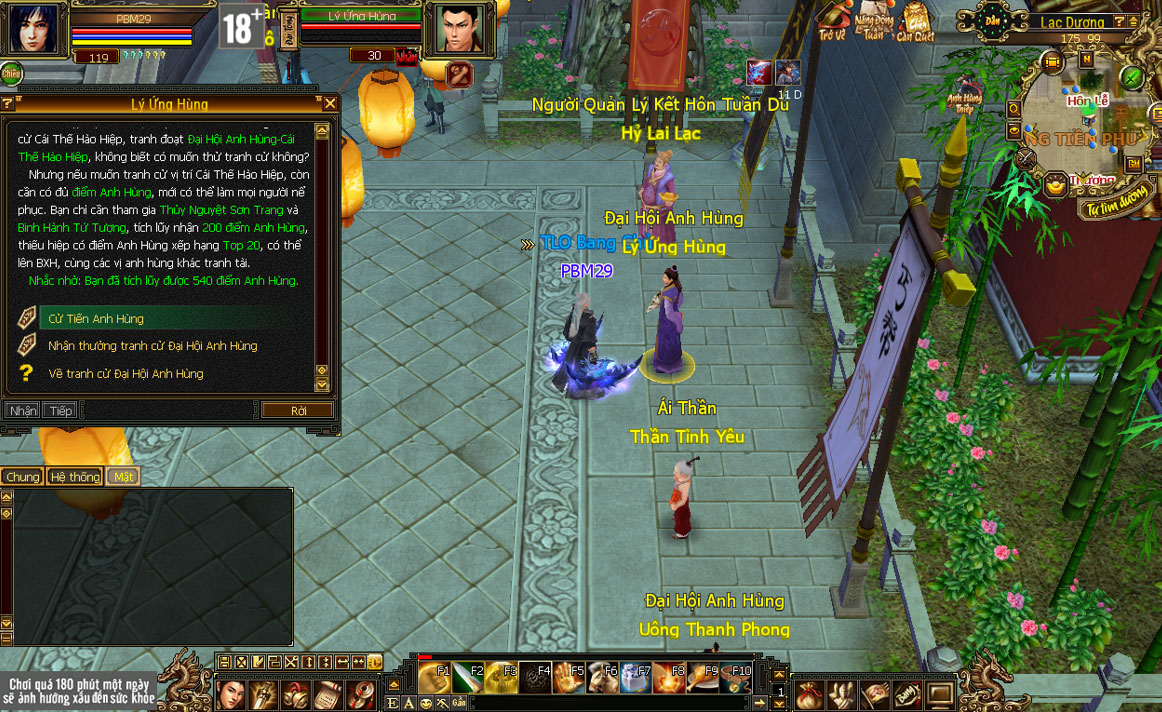The height and width of the screenshot is (712, 1162).
Task: Click the Rời button to leave dialogue
Action: click(x=298, y=410)
